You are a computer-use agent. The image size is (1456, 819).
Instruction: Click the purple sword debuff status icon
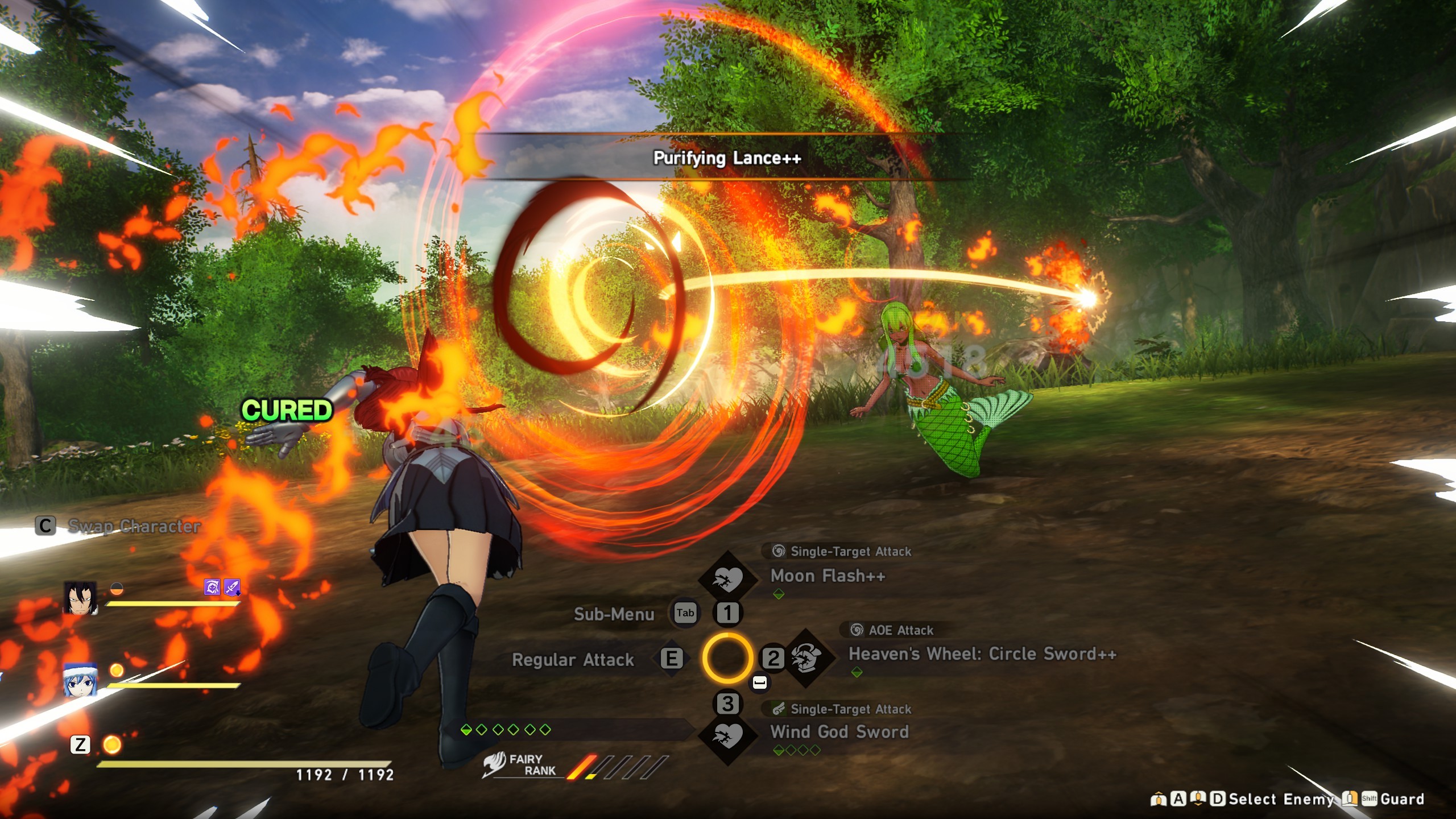tap(232, 586)
